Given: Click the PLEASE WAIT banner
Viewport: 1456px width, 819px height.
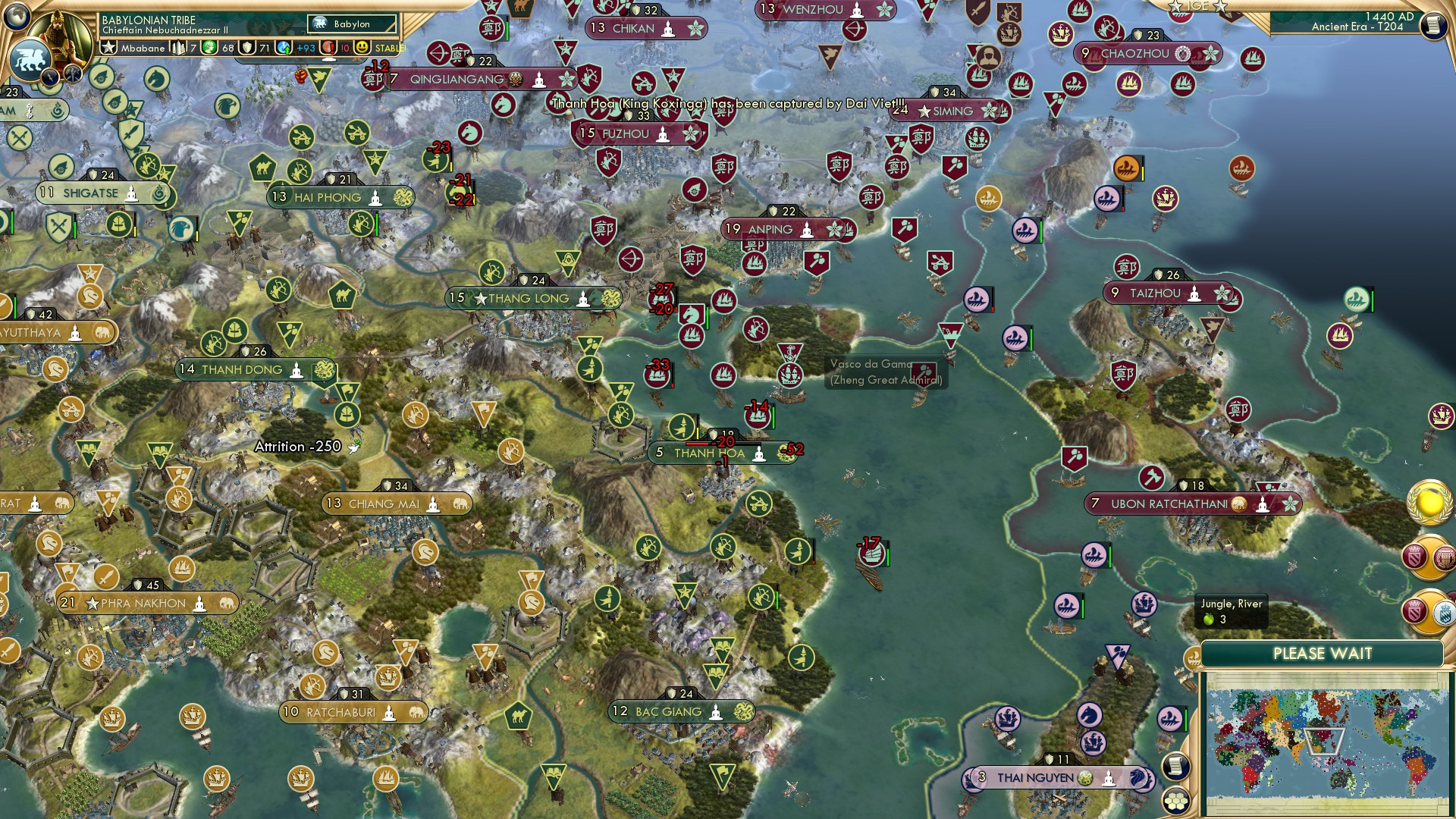Looking at the screenshot, I should click(1324, 652).
